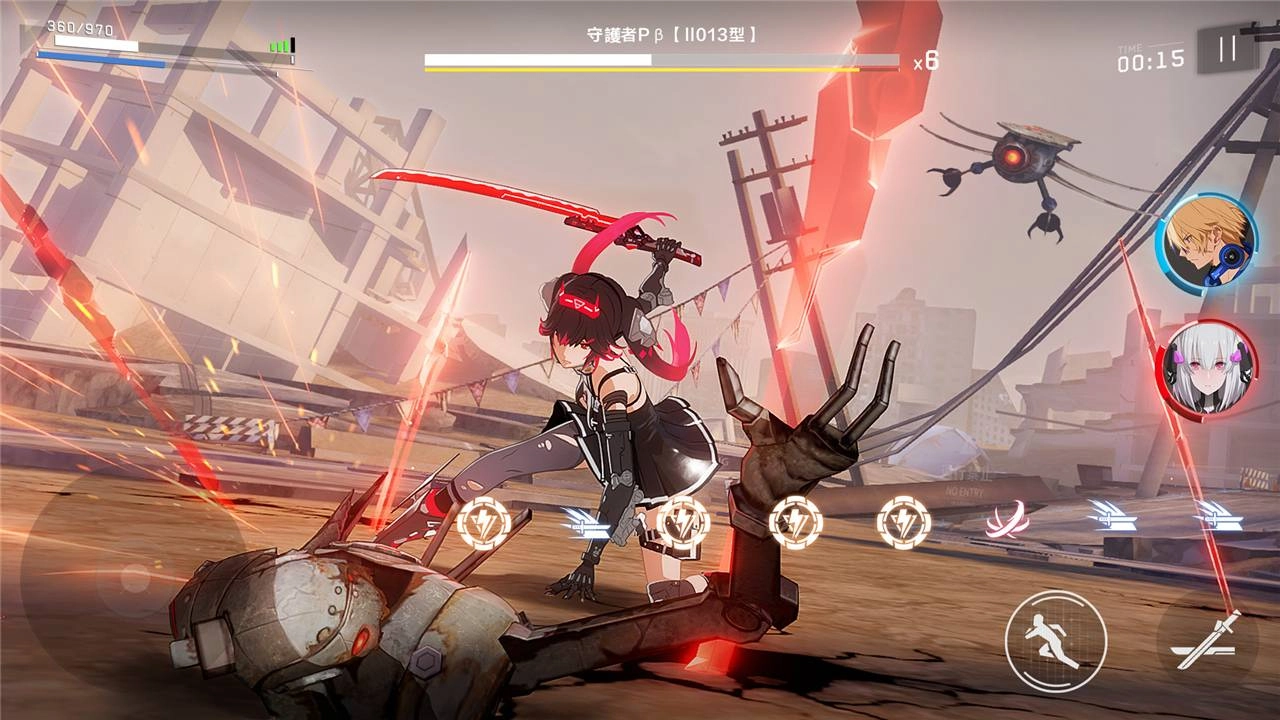Switch to the blonde-haired teammate portrait
Image resolution: width=1280 pixels, height=720 pixels.
(x=1206, y=243)
